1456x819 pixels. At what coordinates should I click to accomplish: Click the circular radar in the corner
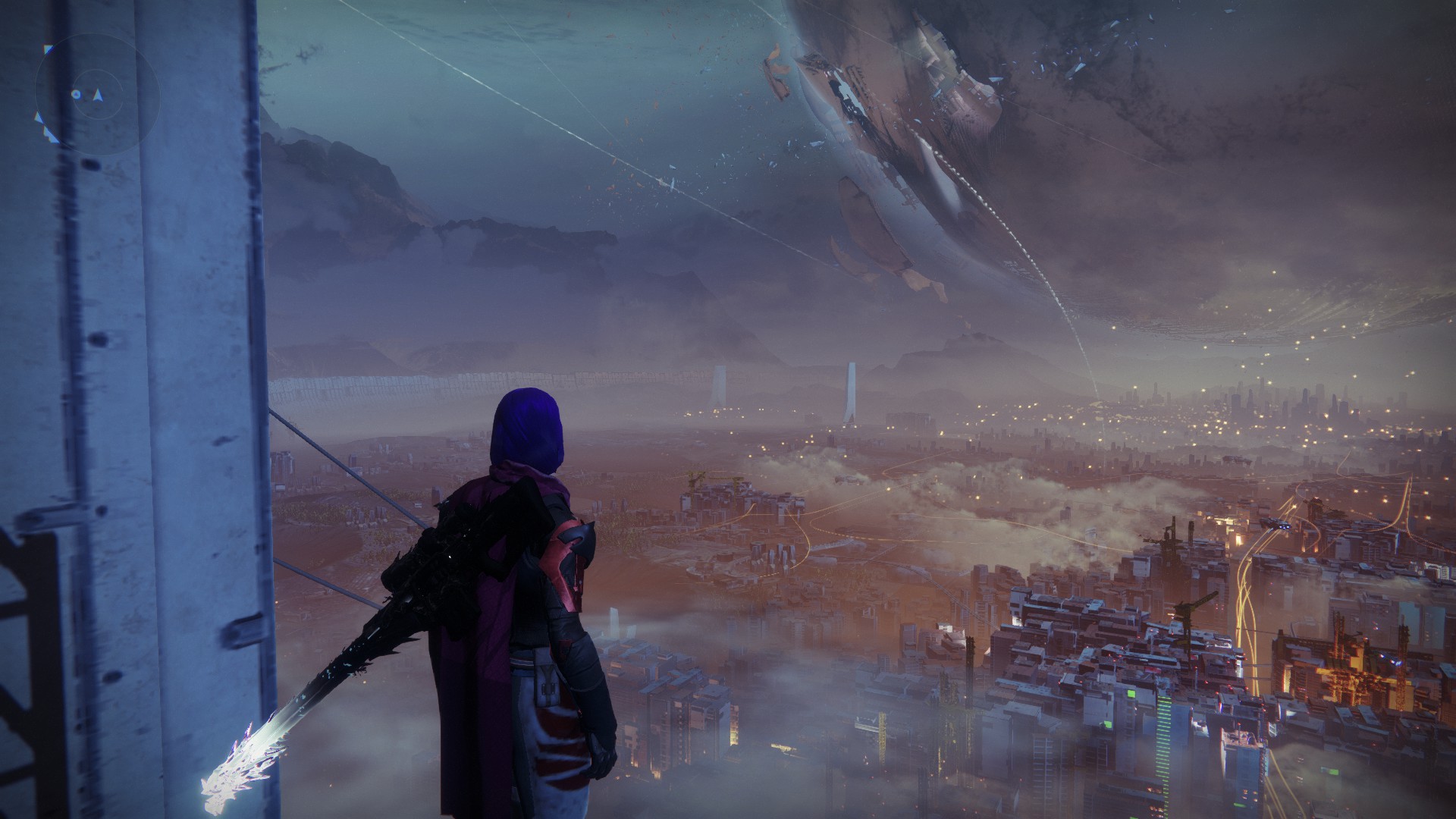point(96,95)
